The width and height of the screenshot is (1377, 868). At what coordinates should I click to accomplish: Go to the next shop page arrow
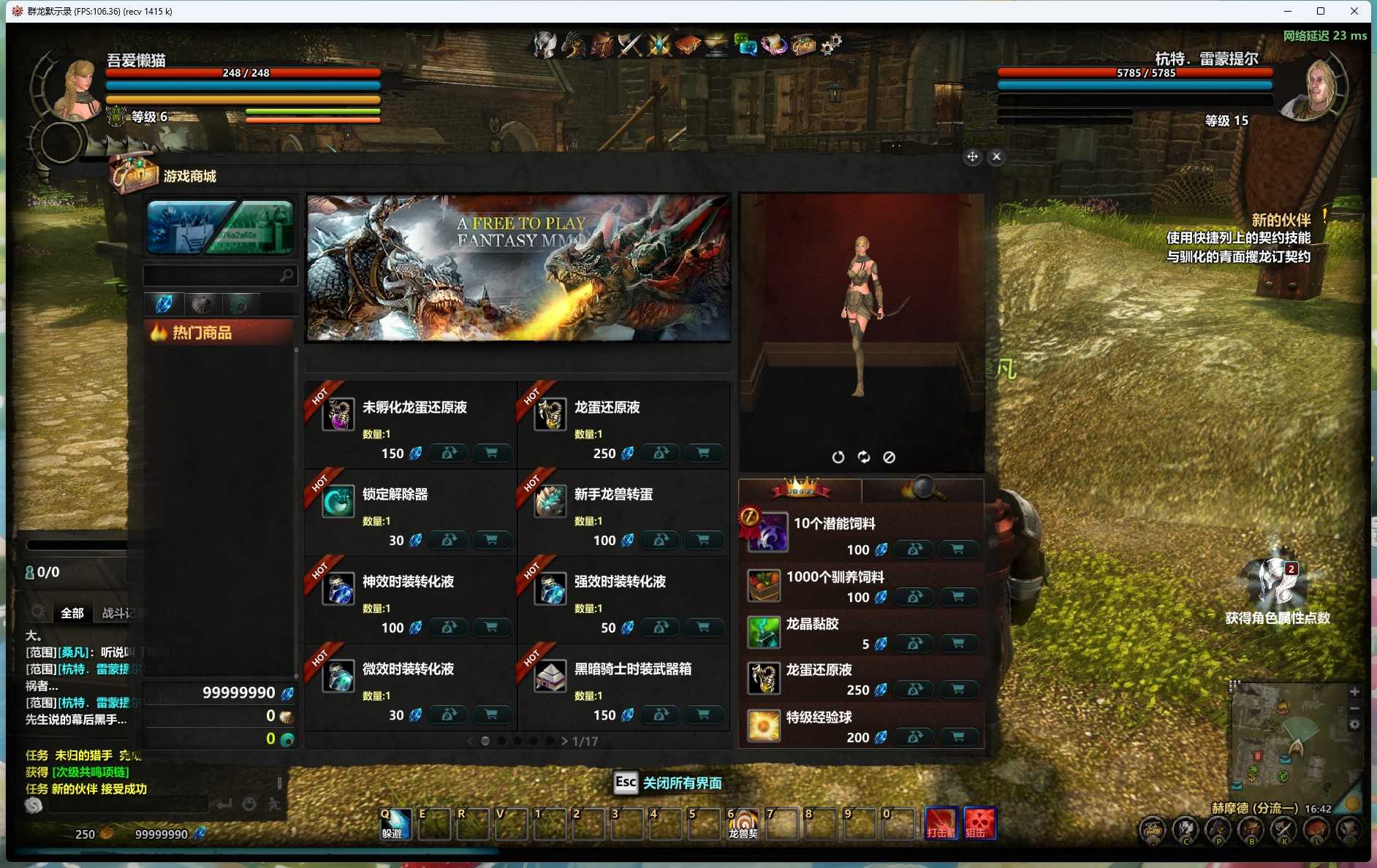(x=564, y=741)
